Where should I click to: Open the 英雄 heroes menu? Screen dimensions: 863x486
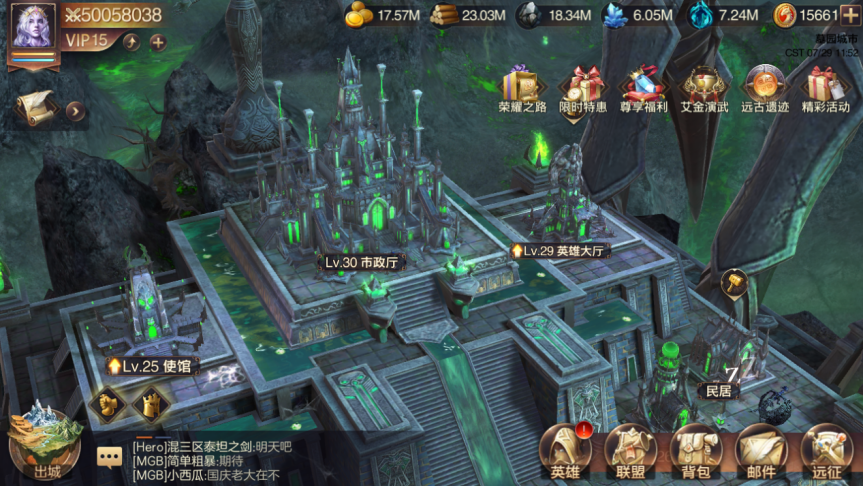coord(566,452)
